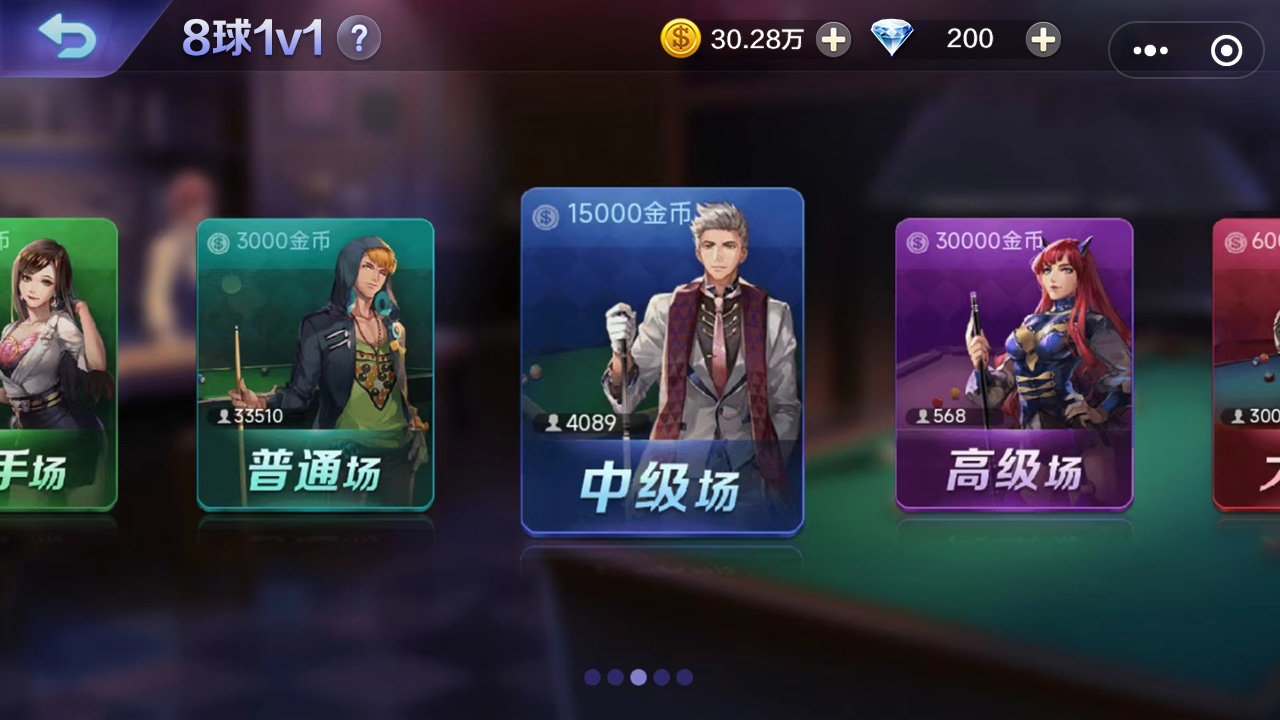The image size is (1280, 720).
Task: Click the gold coin currency icon
Action: pos(681,39)
